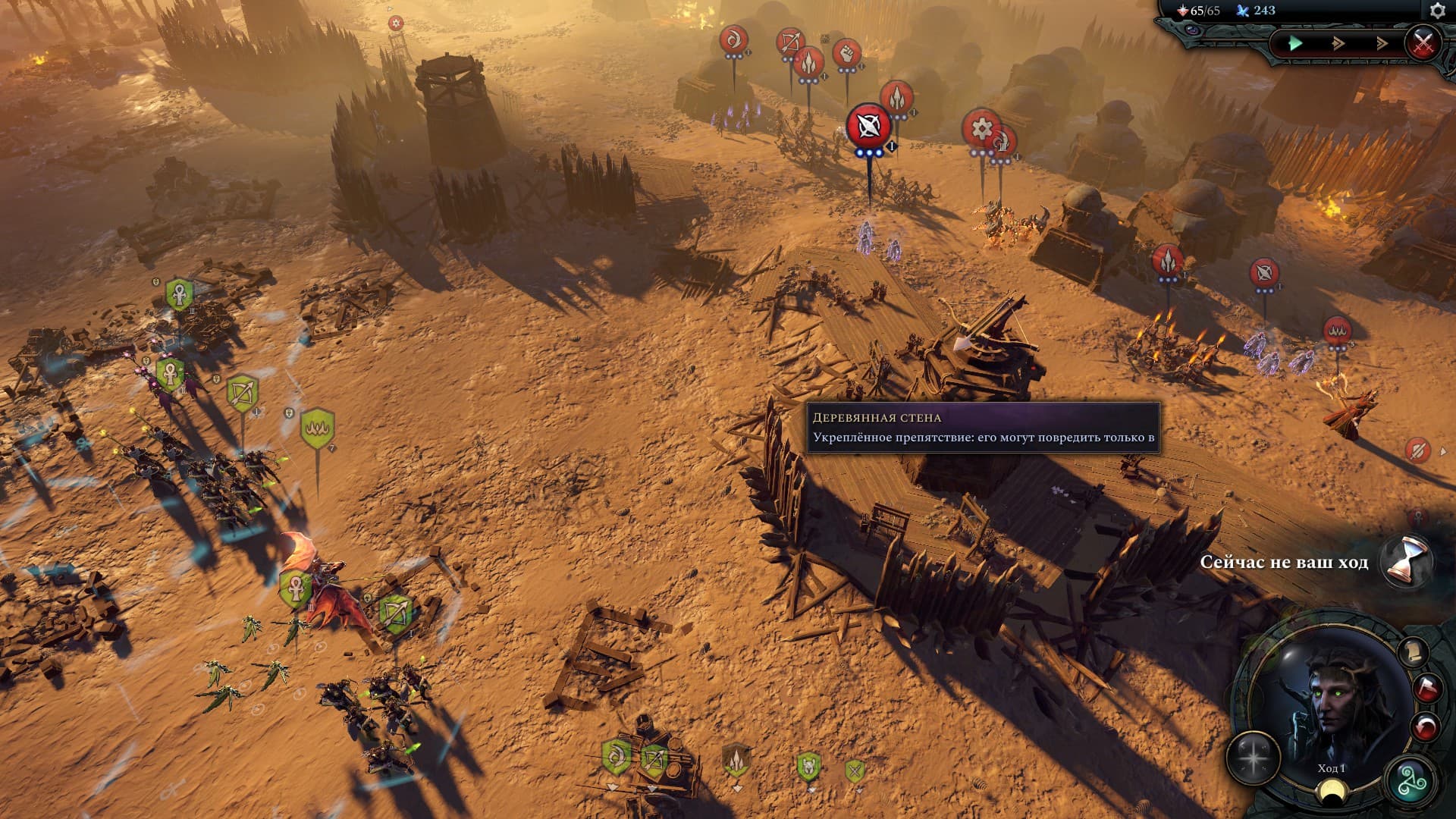Screen dimensions: 1456x819
Task: Click the red undo arrow button
Action: (x=1426, y=728)
